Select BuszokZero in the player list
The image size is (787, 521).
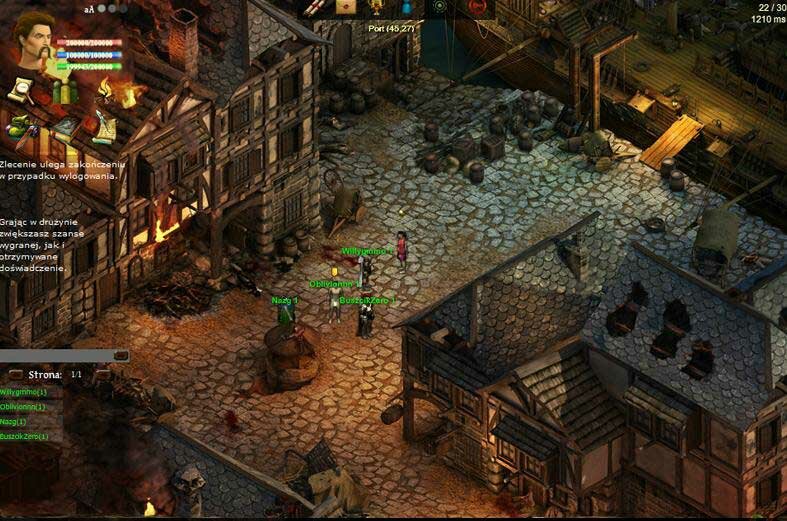(x=25, y=437)
